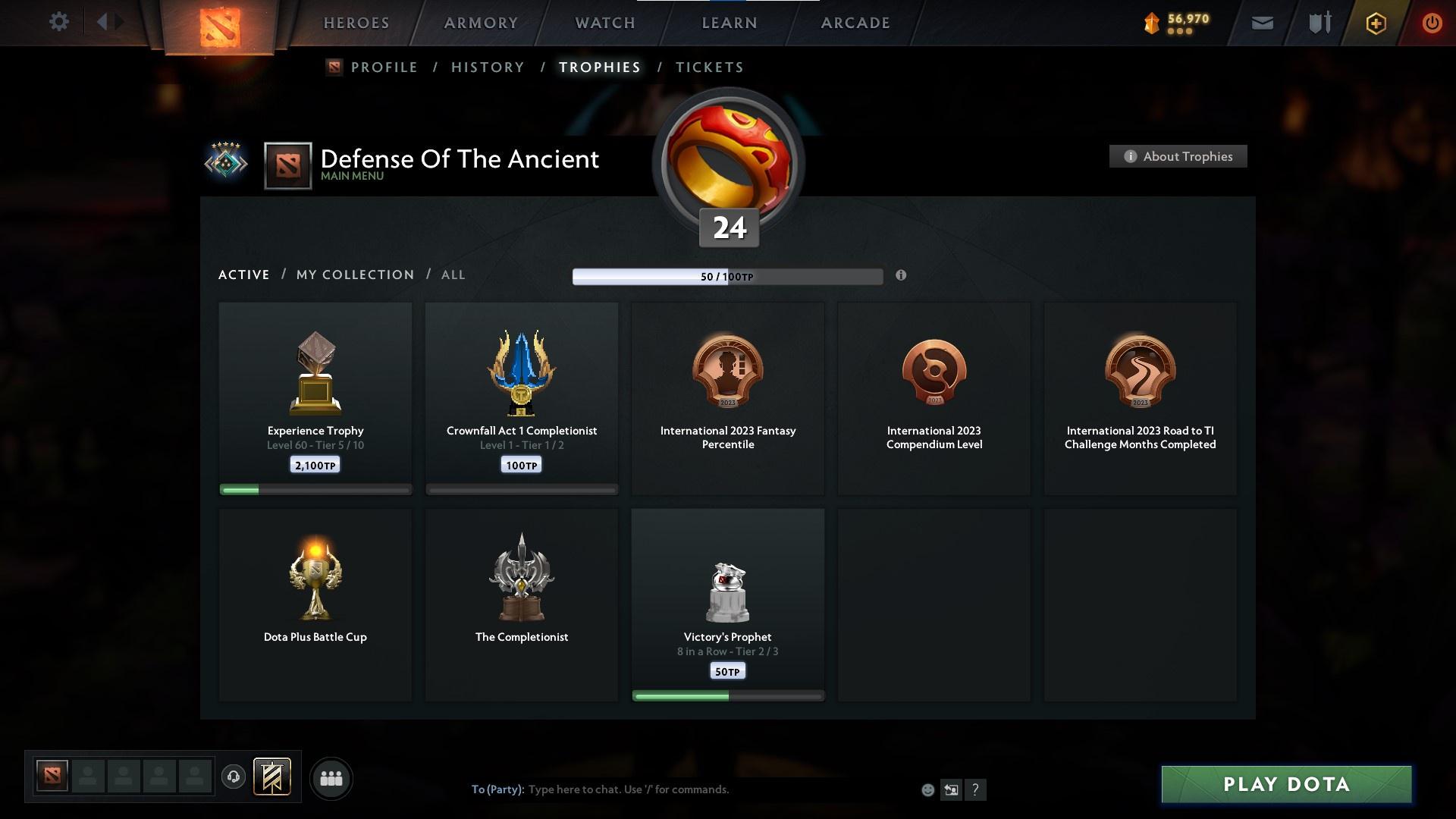Click the 50/100TP trophy progress bar
This screenshot has height=819, width=1456.
point(727,276)
